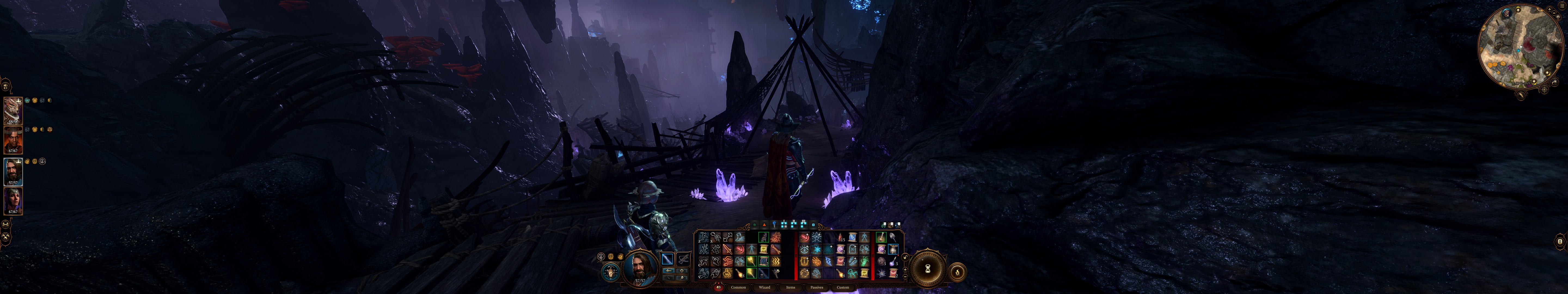Select the dragonborn party member portrait
Image resolution: width=1568 pixels, height=294 pixels.
tap(13, 111)
